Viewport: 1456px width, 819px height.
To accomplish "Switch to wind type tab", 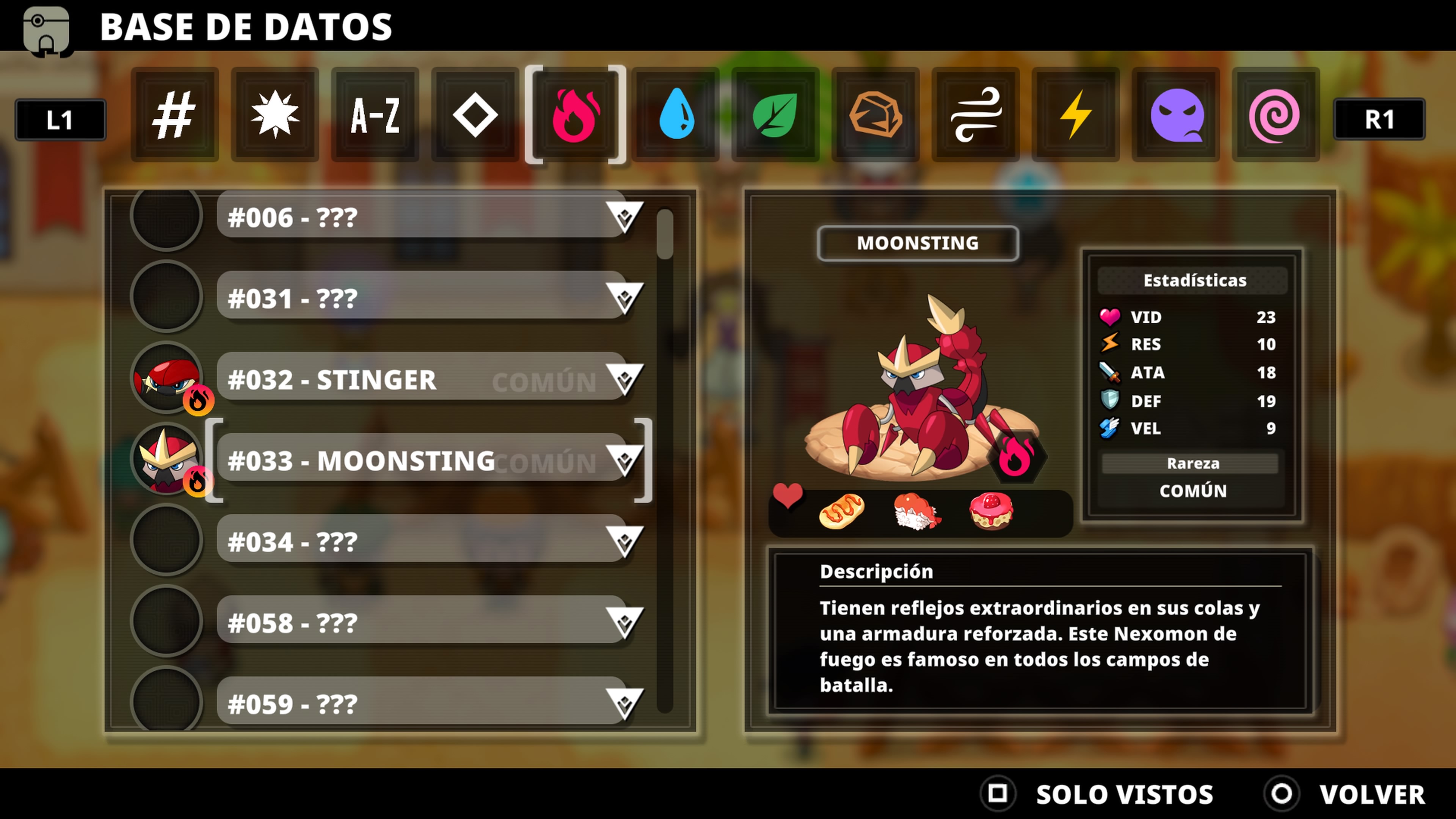I will [976, 115].
